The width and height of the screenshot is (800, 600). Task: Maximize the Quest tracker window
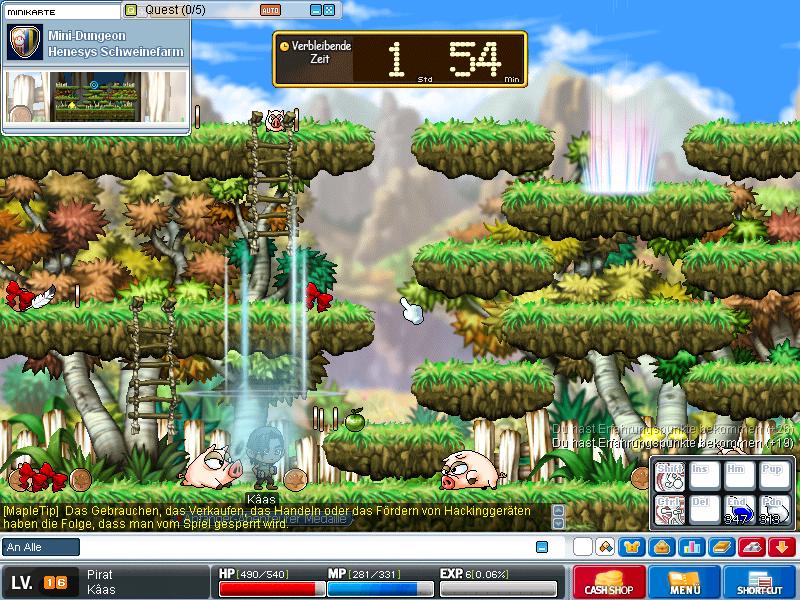329,10
